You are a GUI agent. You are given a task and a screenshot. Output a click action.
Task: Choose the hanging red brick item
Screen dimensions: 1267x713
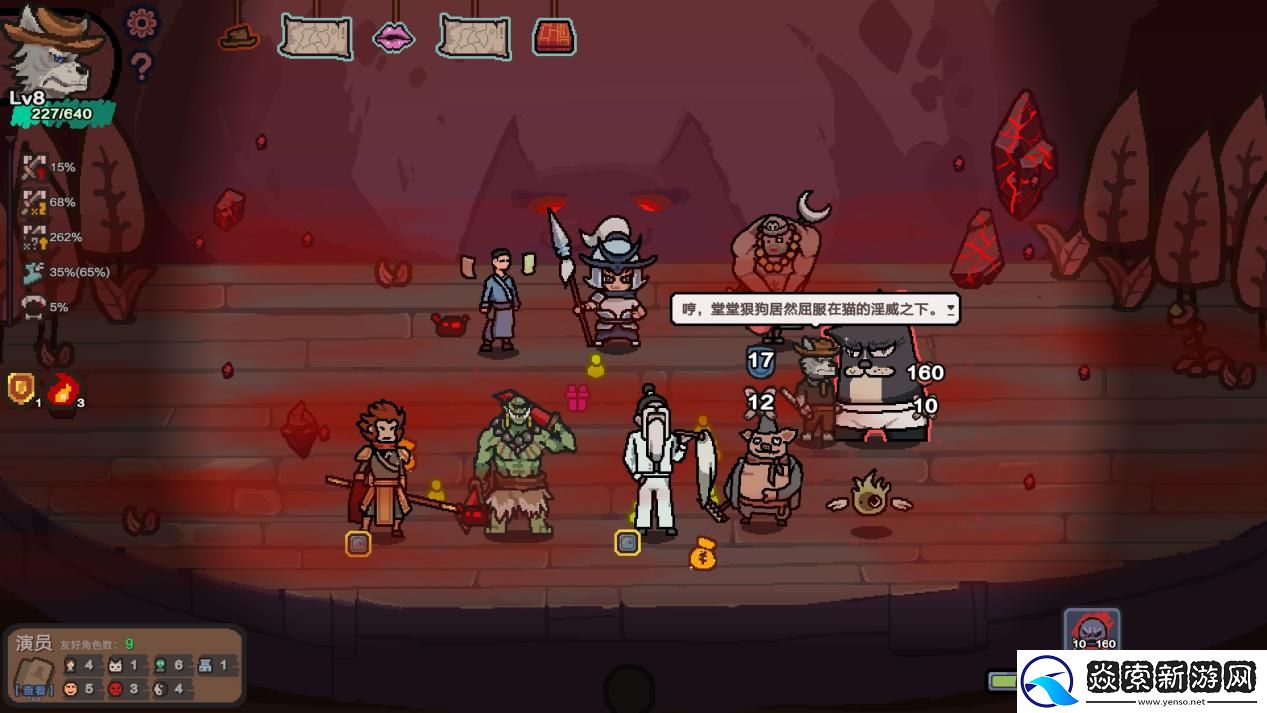pos(554,37)
